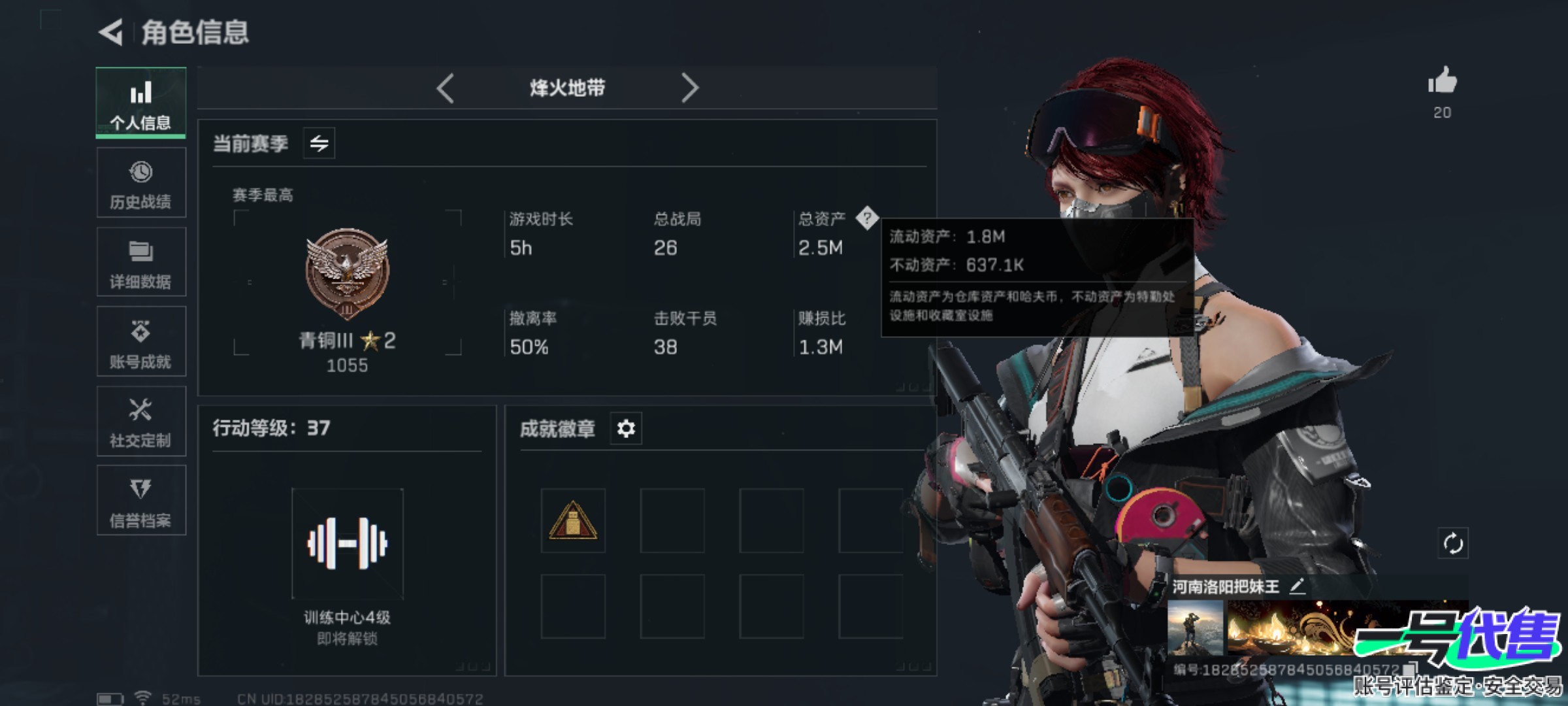Give a thumbs-up like to this profile
This screenshot has width=1568, height=706.
click(1442, 82)
